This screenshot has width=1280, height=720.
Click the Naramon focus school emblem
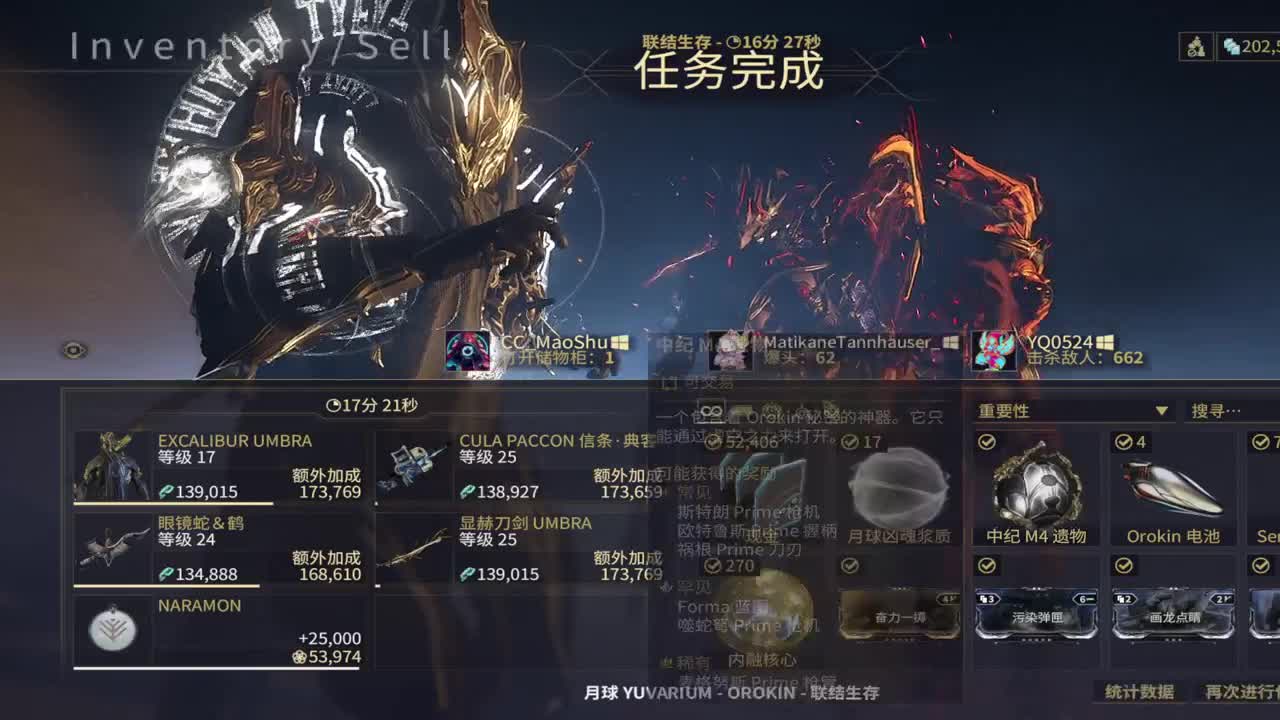click(112, 630)
